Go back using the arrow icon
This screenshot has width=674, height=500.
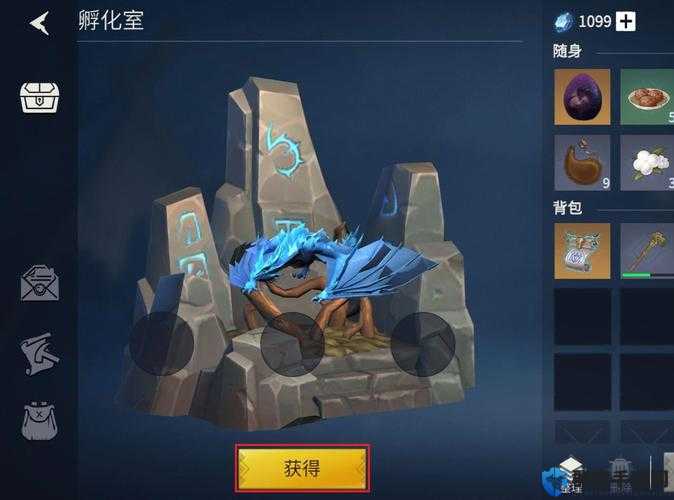click(39, 22)
